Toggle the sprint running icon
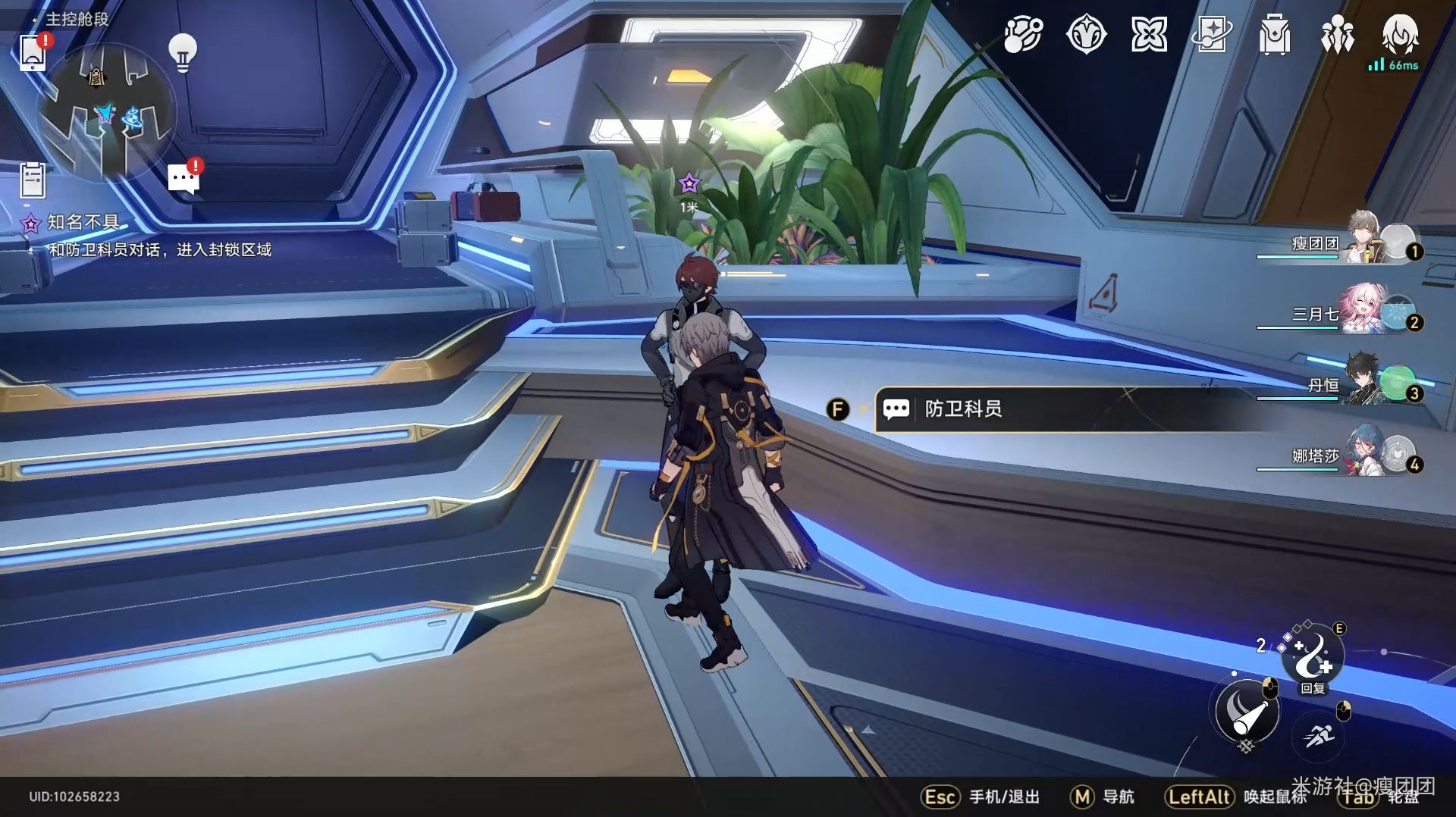 [x=1319, y=735]
